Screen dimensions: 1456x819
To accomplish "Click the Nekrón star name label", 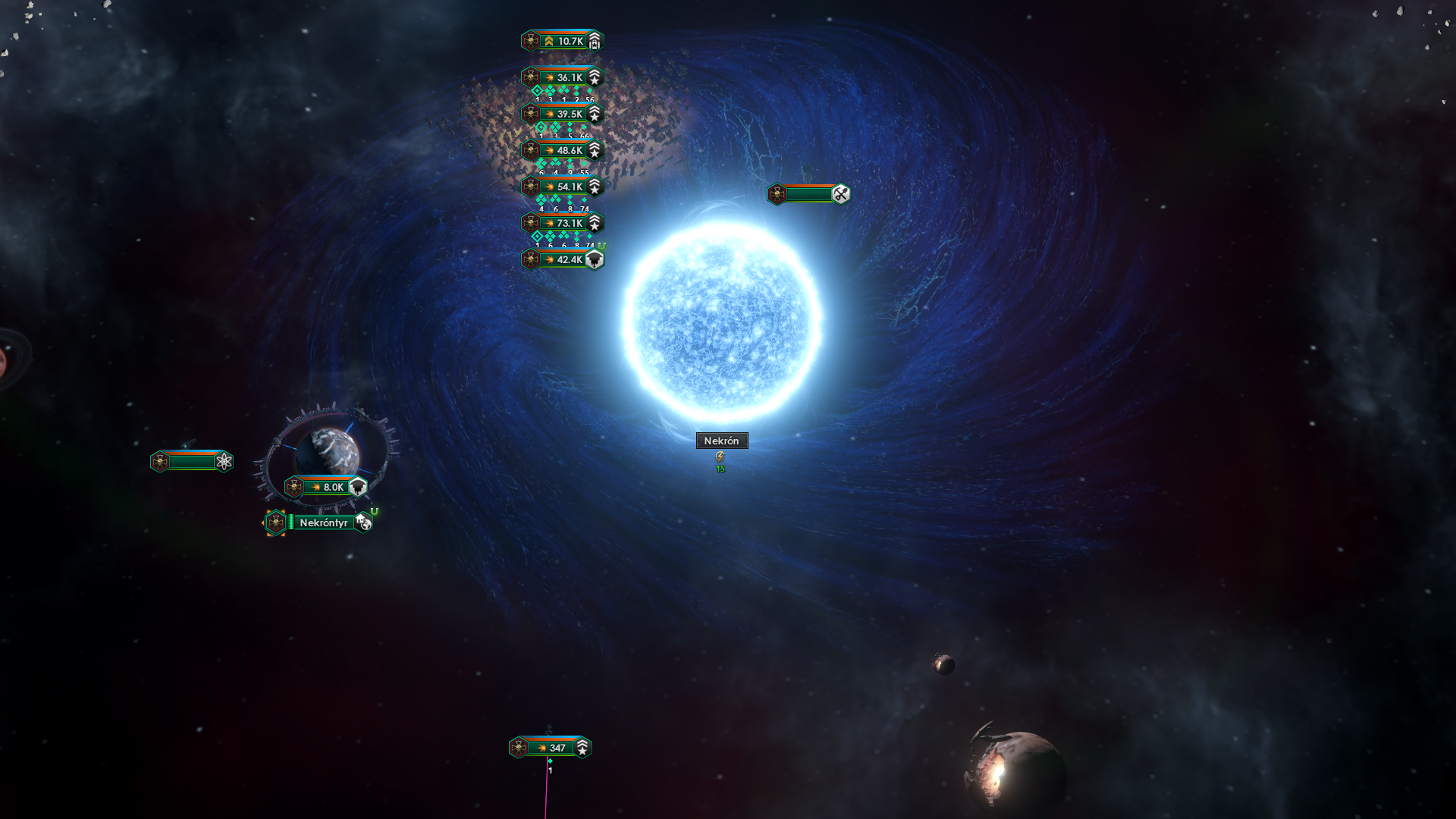I will point(721,441).
